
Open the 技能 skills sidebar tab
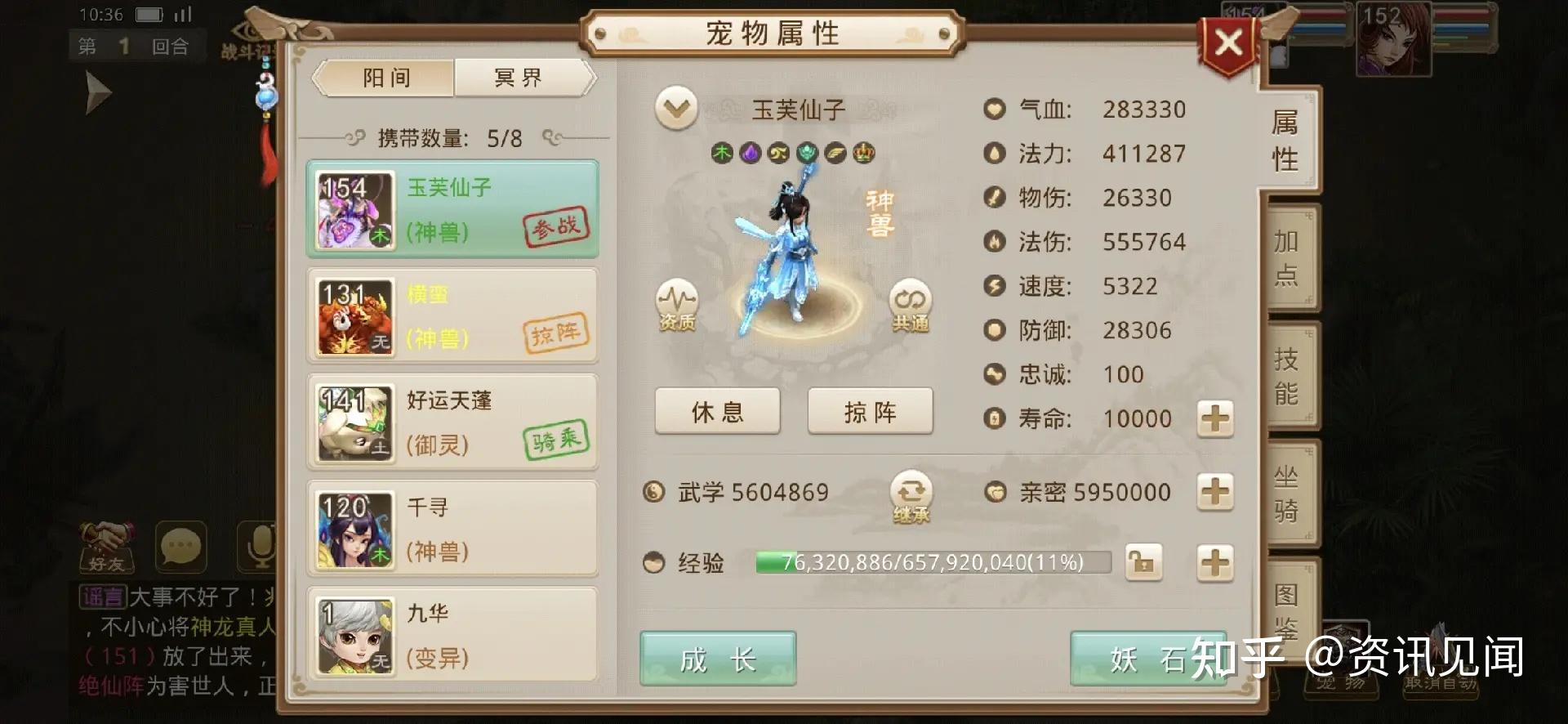1285,376
